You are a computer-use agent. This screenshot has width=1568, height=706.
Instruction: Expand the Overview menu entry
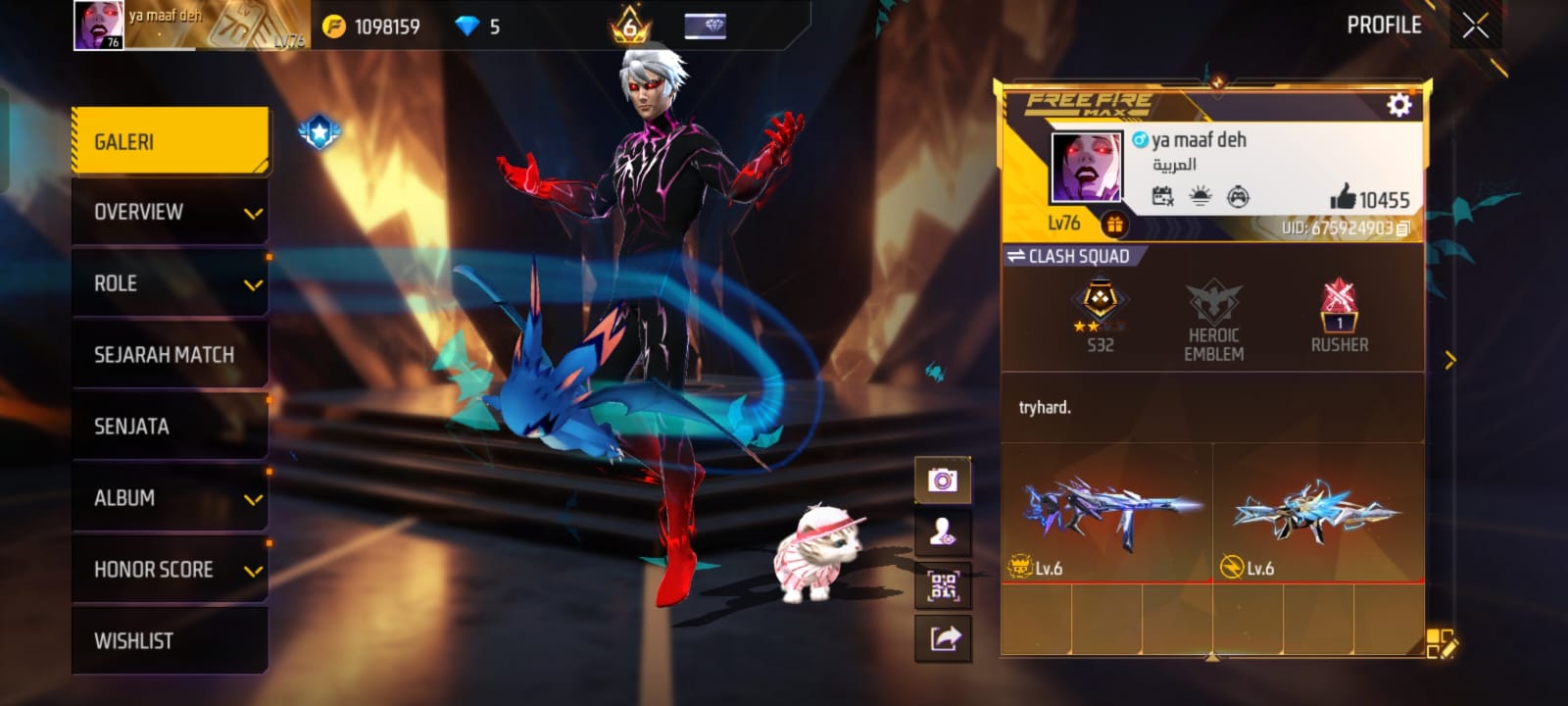pyautogui.click(x=170, y=212)
